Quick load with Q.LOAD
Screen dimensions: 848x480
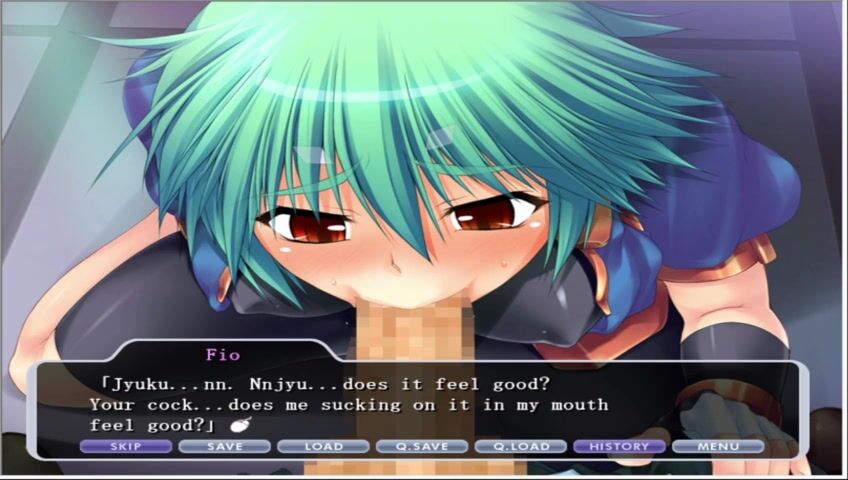[521, 446]
